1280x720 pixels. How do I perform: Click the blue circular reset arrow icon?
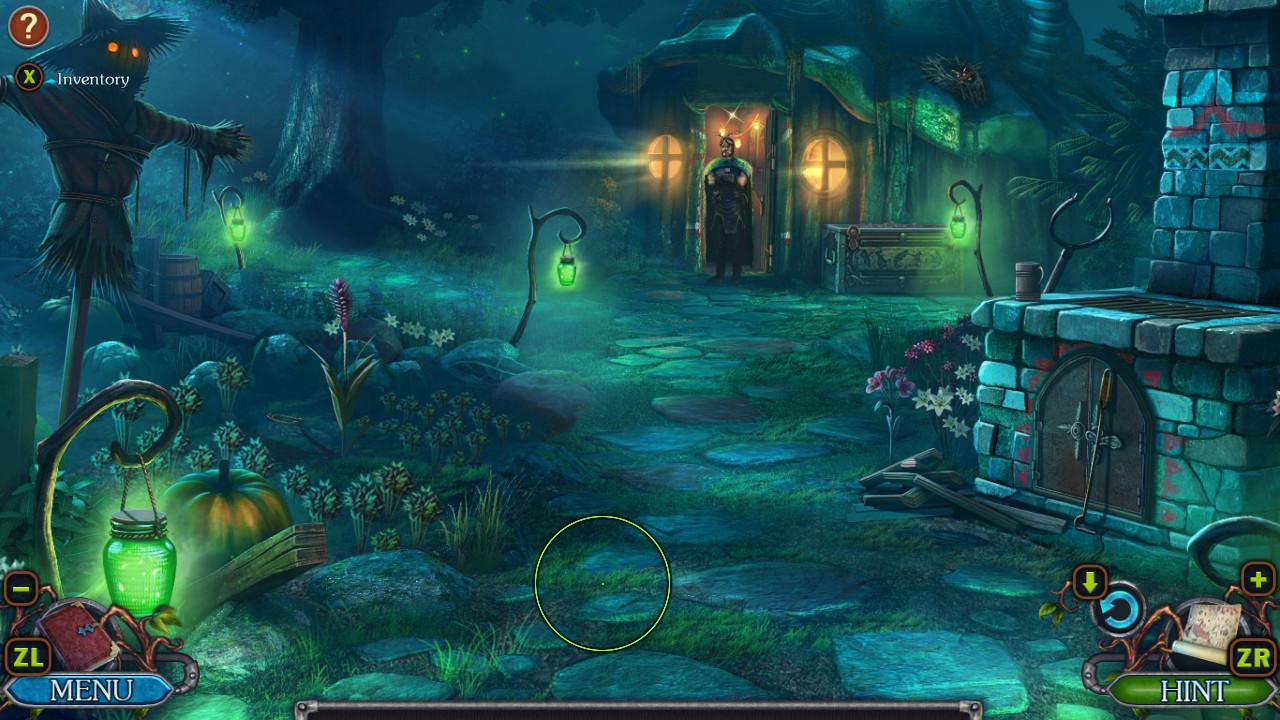pos(1122,609)
